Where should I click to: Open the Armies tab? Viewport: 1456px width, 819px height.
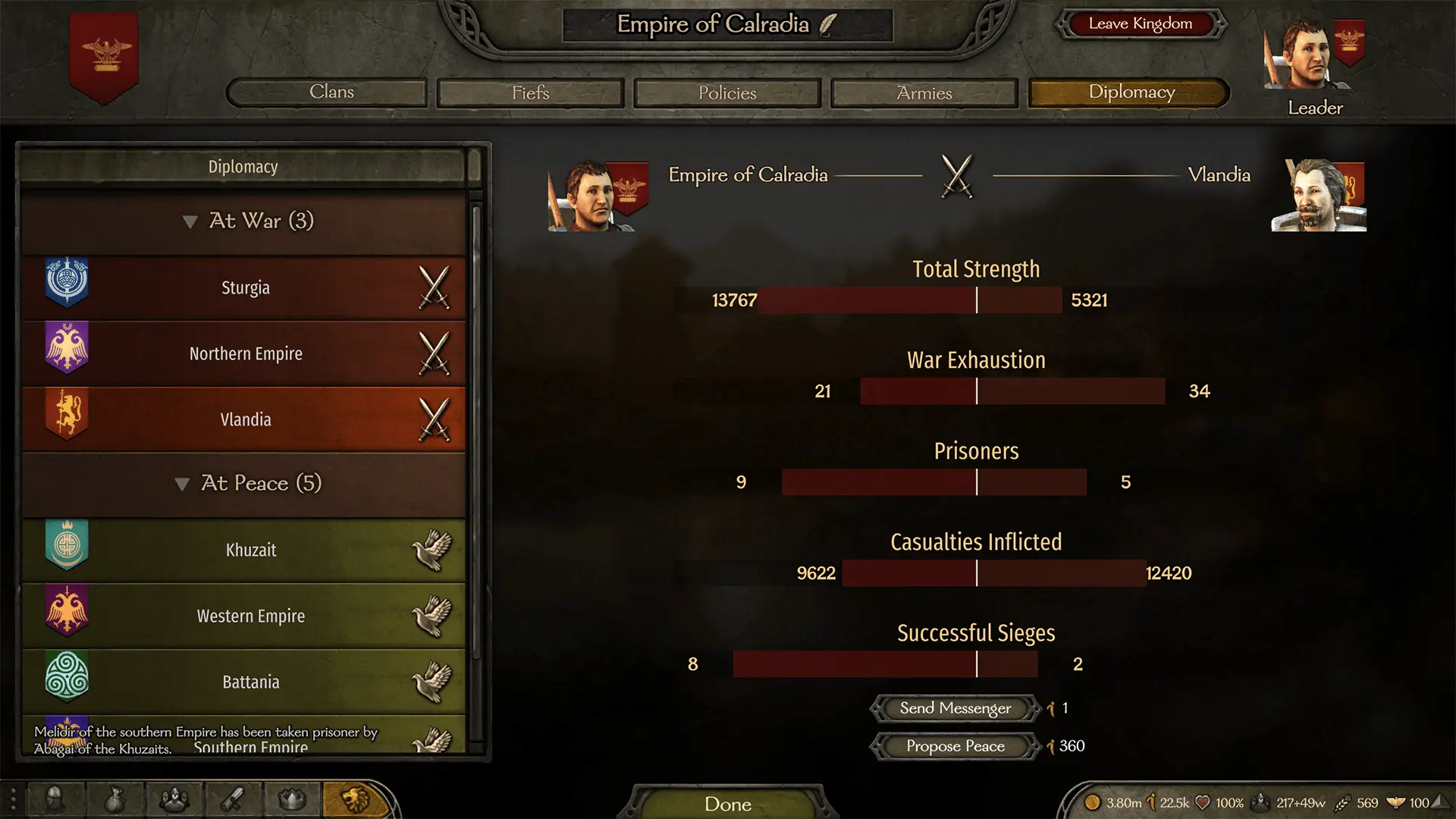[x=924, y=93]
